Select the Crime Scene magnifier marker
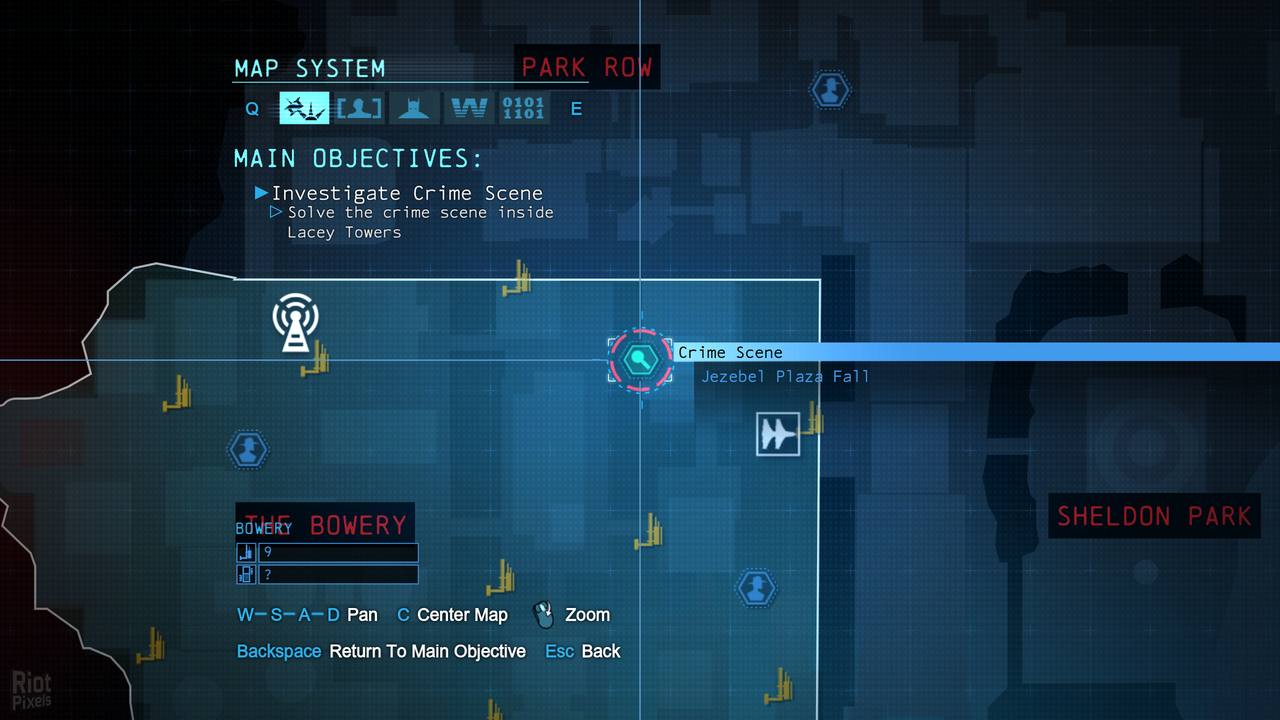 click(639, 360)
